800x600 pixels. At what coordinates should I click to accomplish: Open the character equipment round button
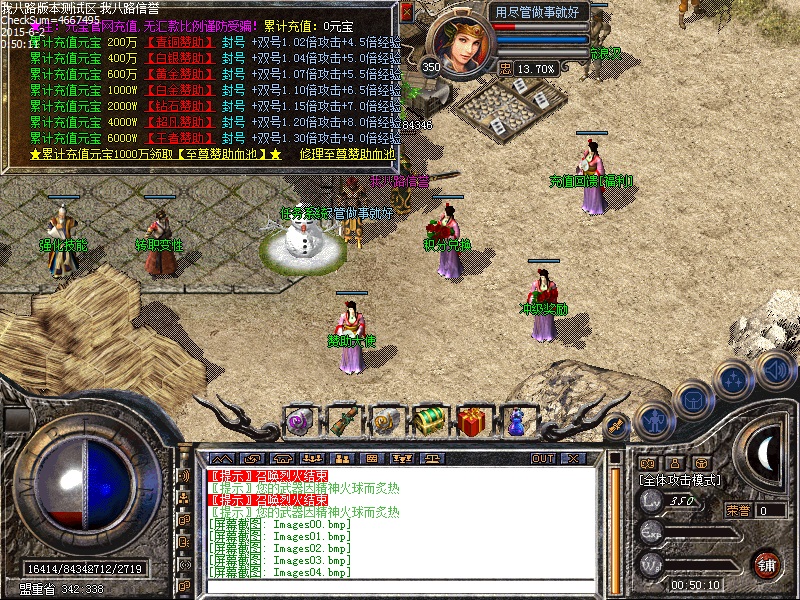click(x=654, y=417)
